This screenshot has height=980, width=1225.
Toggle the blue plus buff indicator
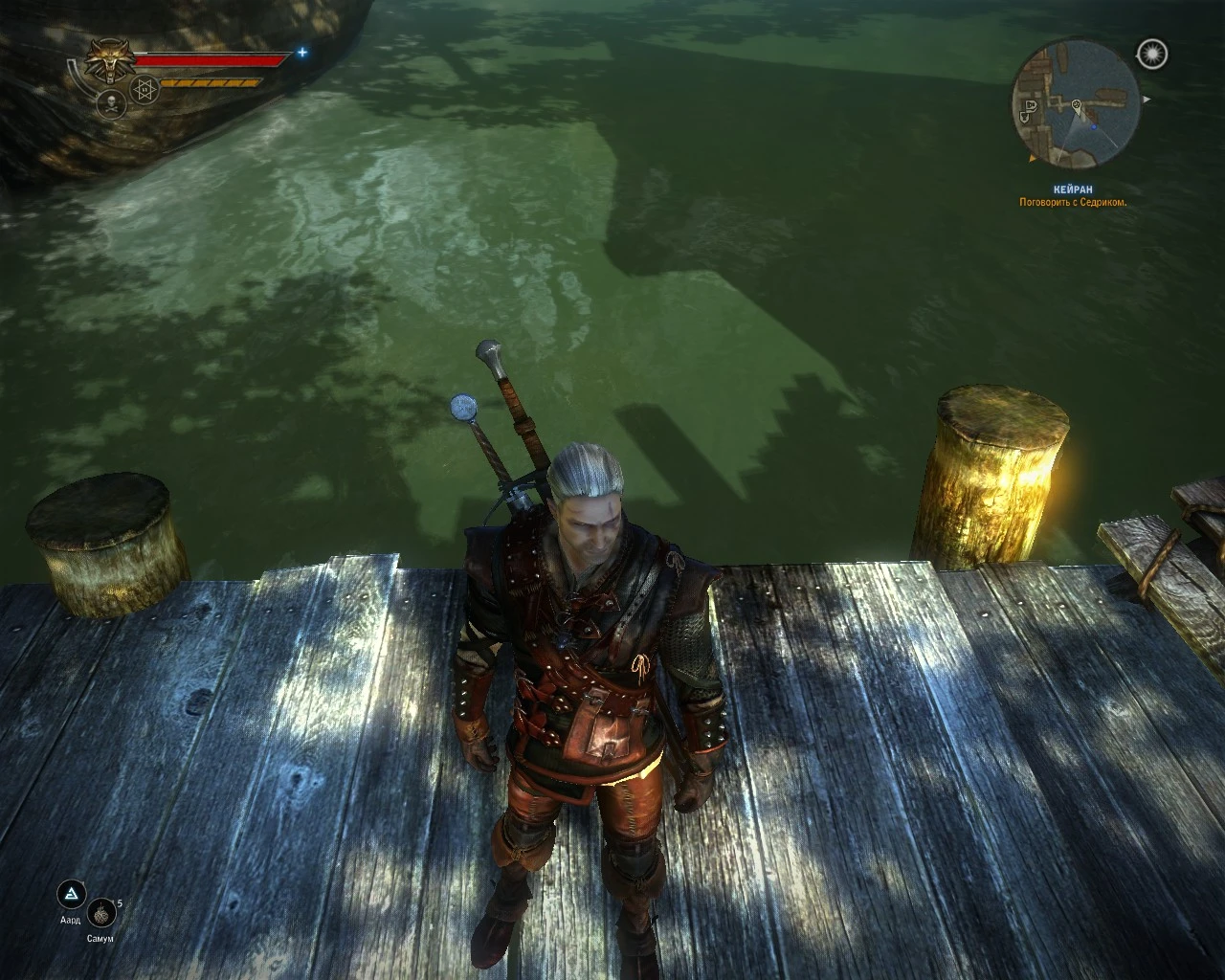point(302,52)
